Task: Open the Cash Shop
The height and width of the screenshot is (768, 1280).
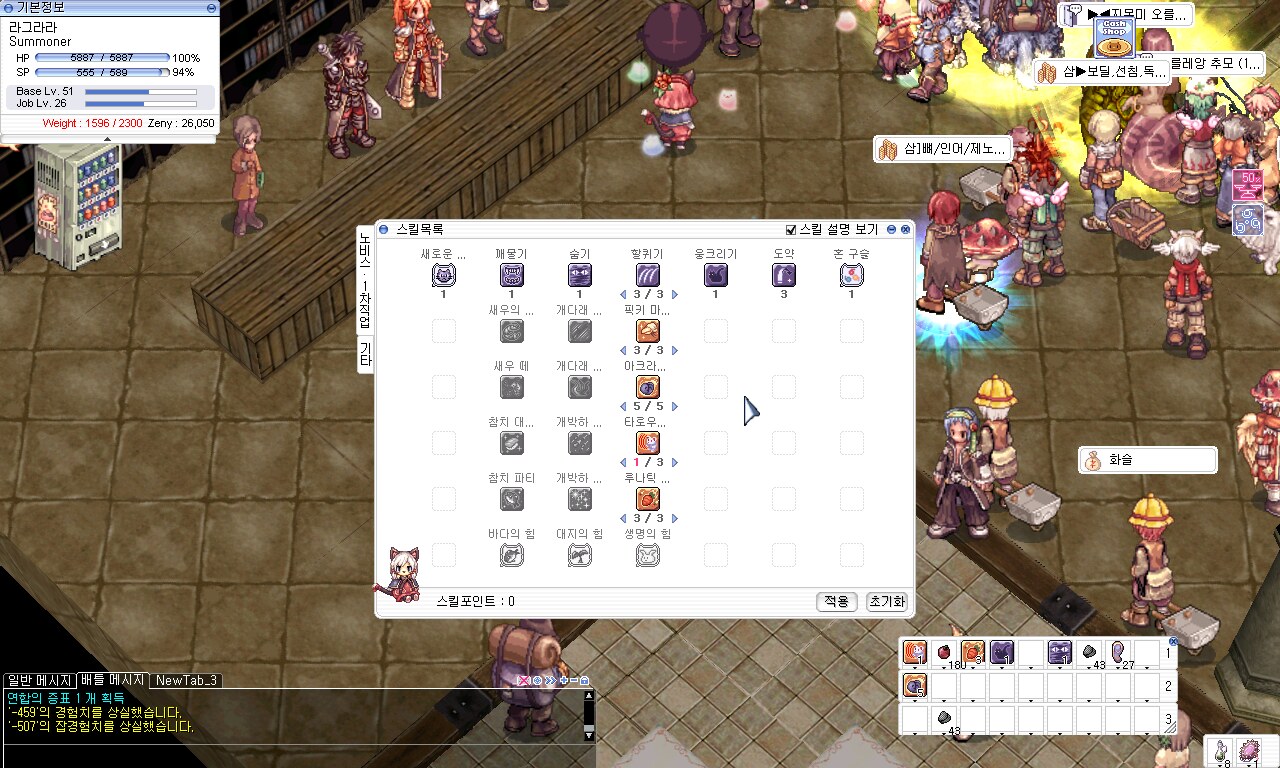Action: coord(1113,37)
